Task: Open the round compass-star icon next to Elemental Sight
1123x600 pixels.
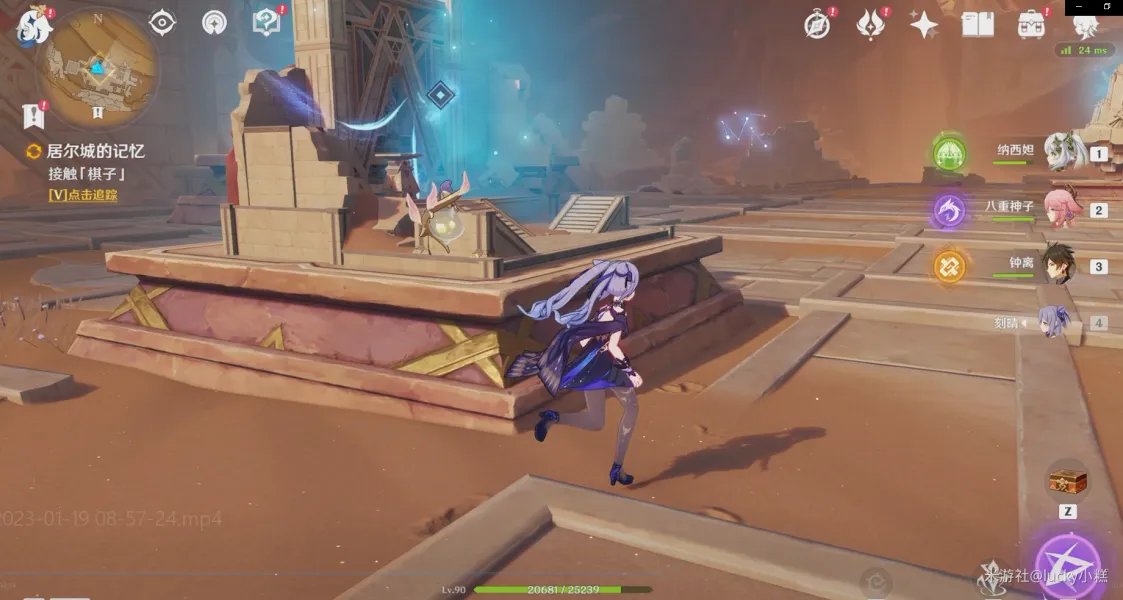Action: pos(214,22)
